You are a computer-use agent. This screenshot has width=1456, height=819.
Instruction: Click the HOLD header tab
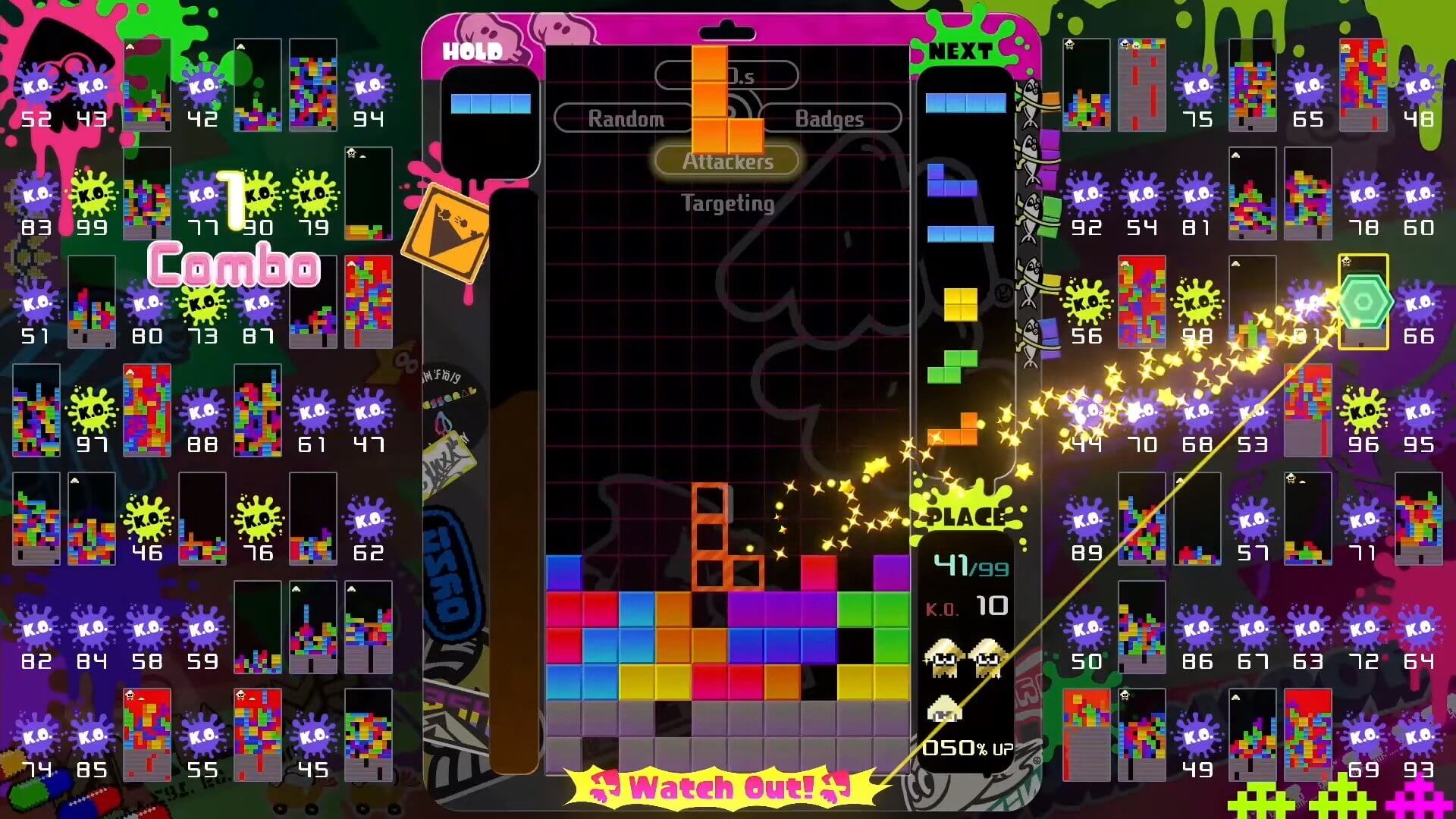(472, 49)
